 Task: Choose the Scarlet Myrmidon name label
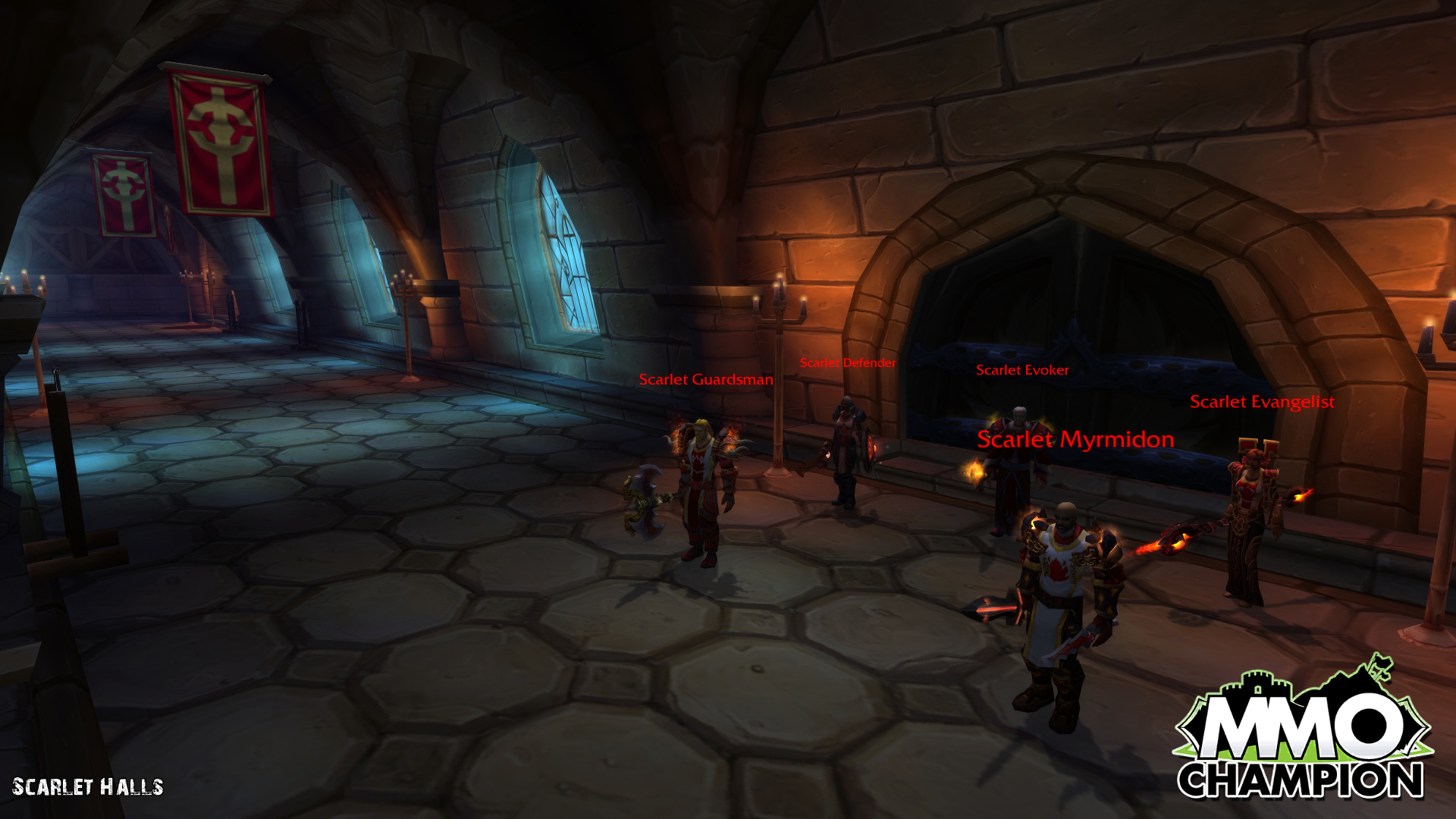(1075, 439)
